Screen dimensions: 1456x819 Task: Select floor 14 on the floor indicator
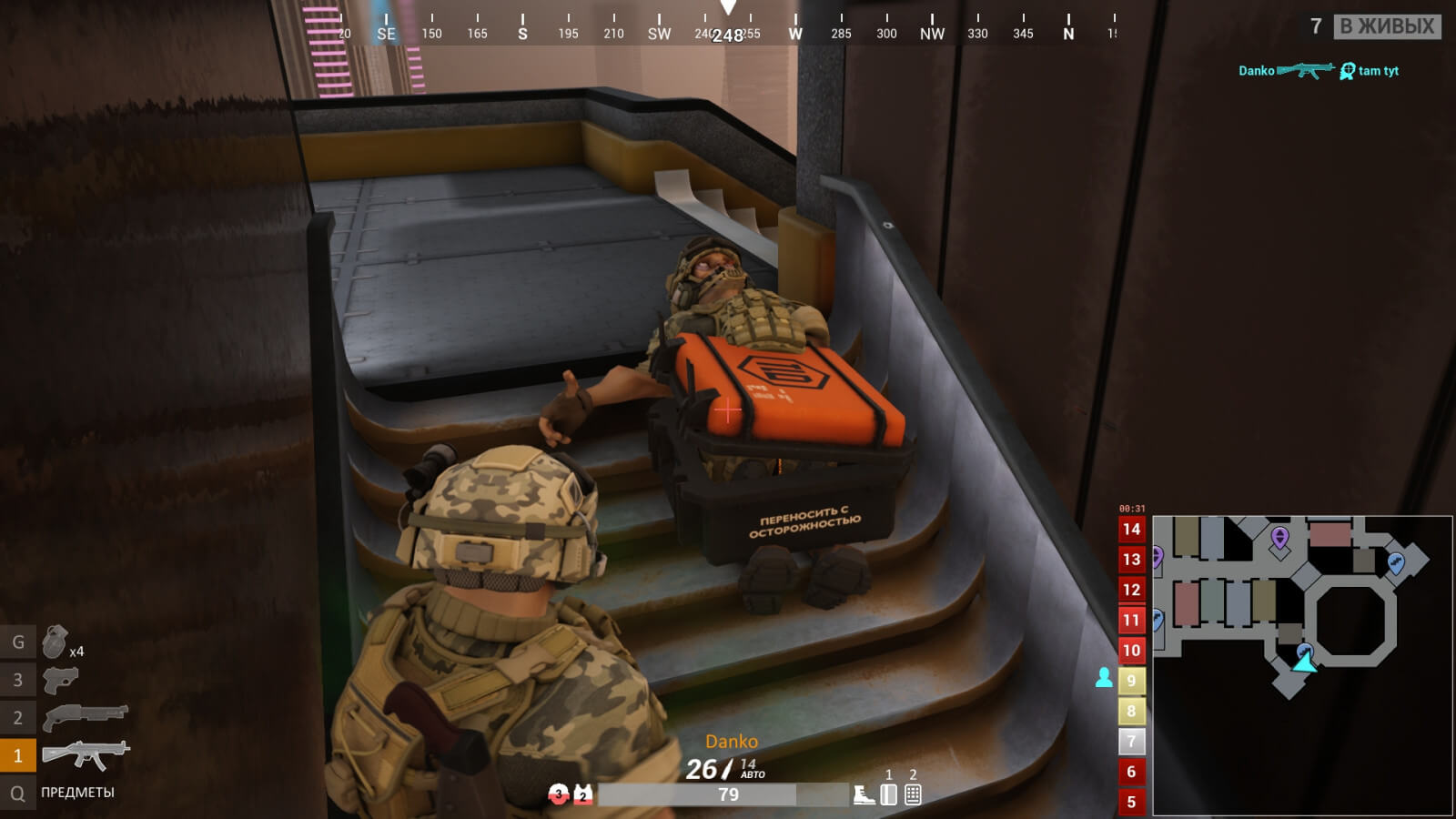pyautogui.click(x=1131, y=530)
